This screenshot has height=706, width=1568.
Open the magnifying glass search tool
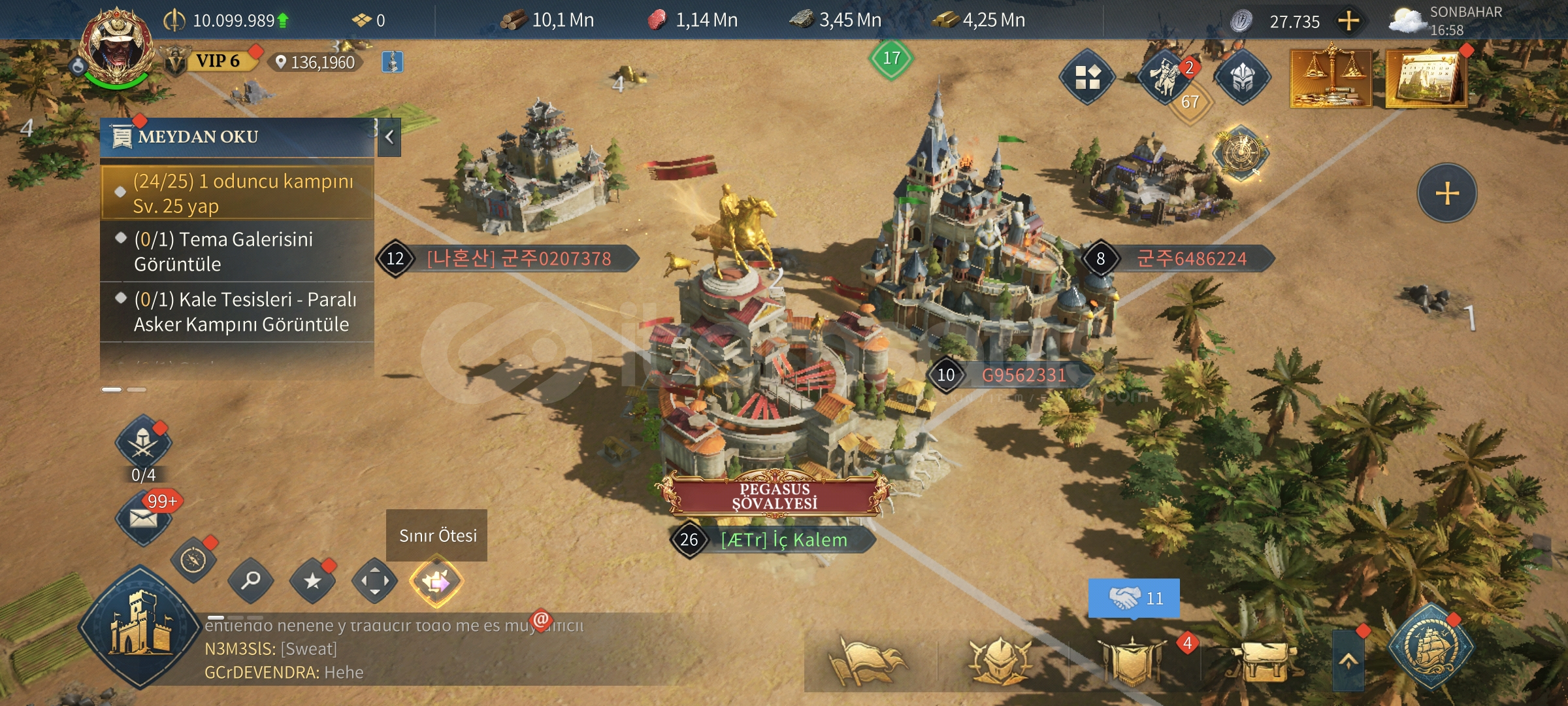[x=251, y=580]
